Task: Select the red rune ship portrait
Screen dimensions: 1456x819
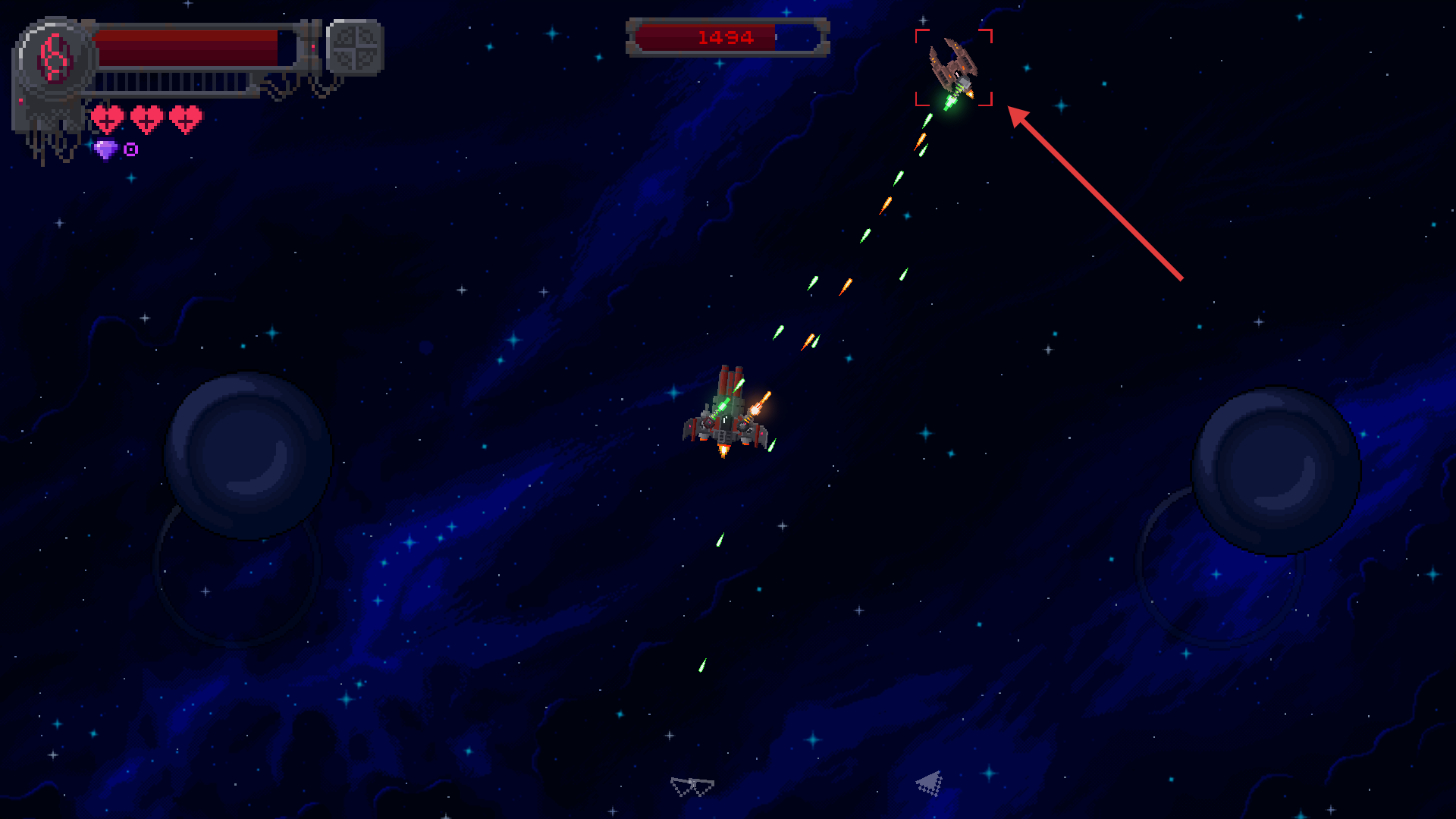Action: click(55, 58)
